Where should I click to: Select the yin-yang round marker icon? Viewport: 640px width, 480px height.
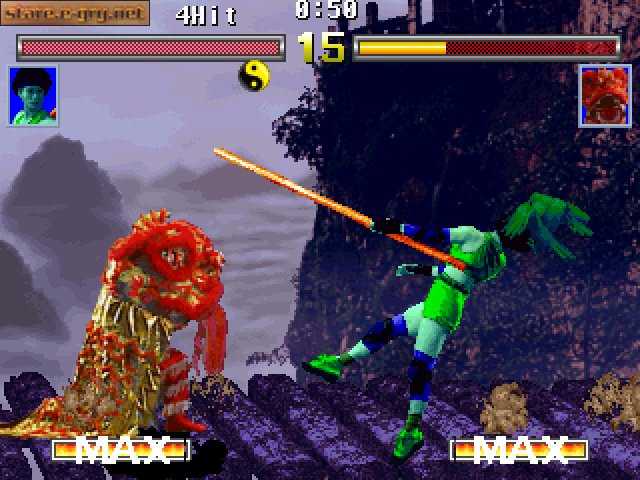(x=254, y=74)
